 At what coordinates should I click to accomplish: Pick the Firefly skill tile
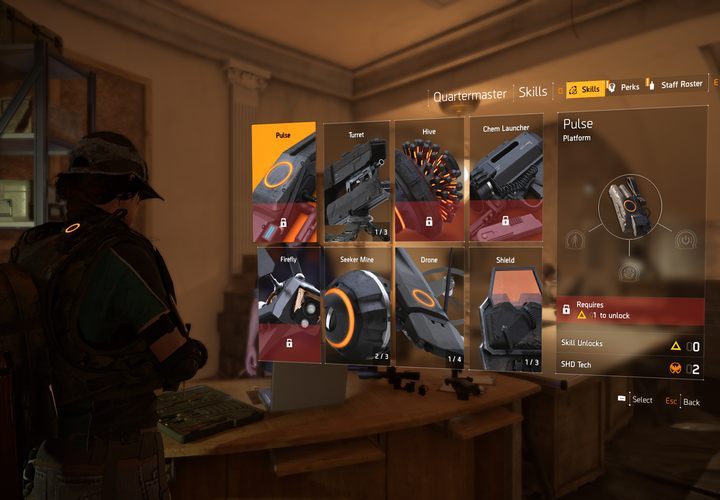tap(289, 304)
